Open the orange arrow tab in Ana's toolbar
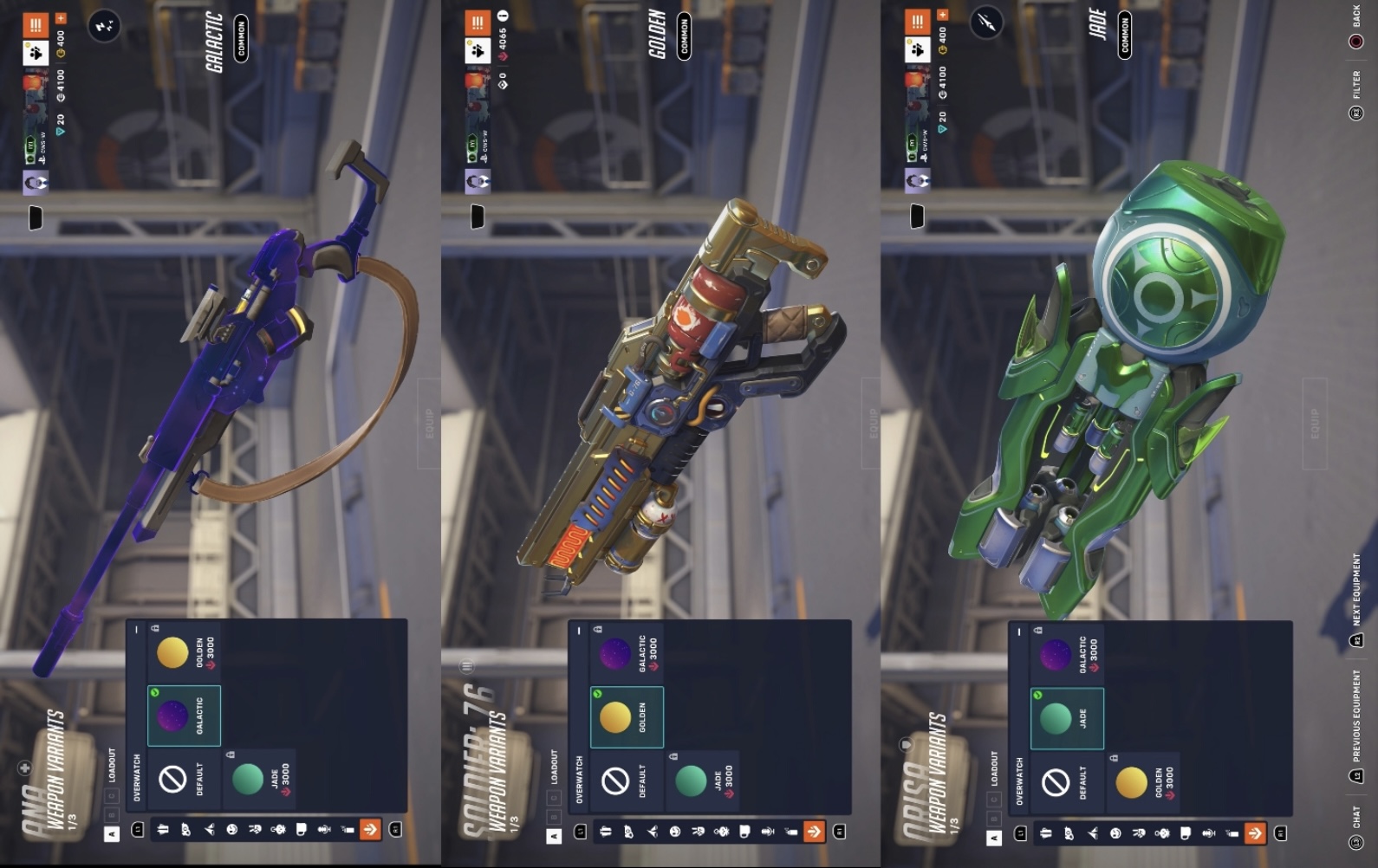The width and height of the screenshot is (1378, 868). click(x=370, y=830)
